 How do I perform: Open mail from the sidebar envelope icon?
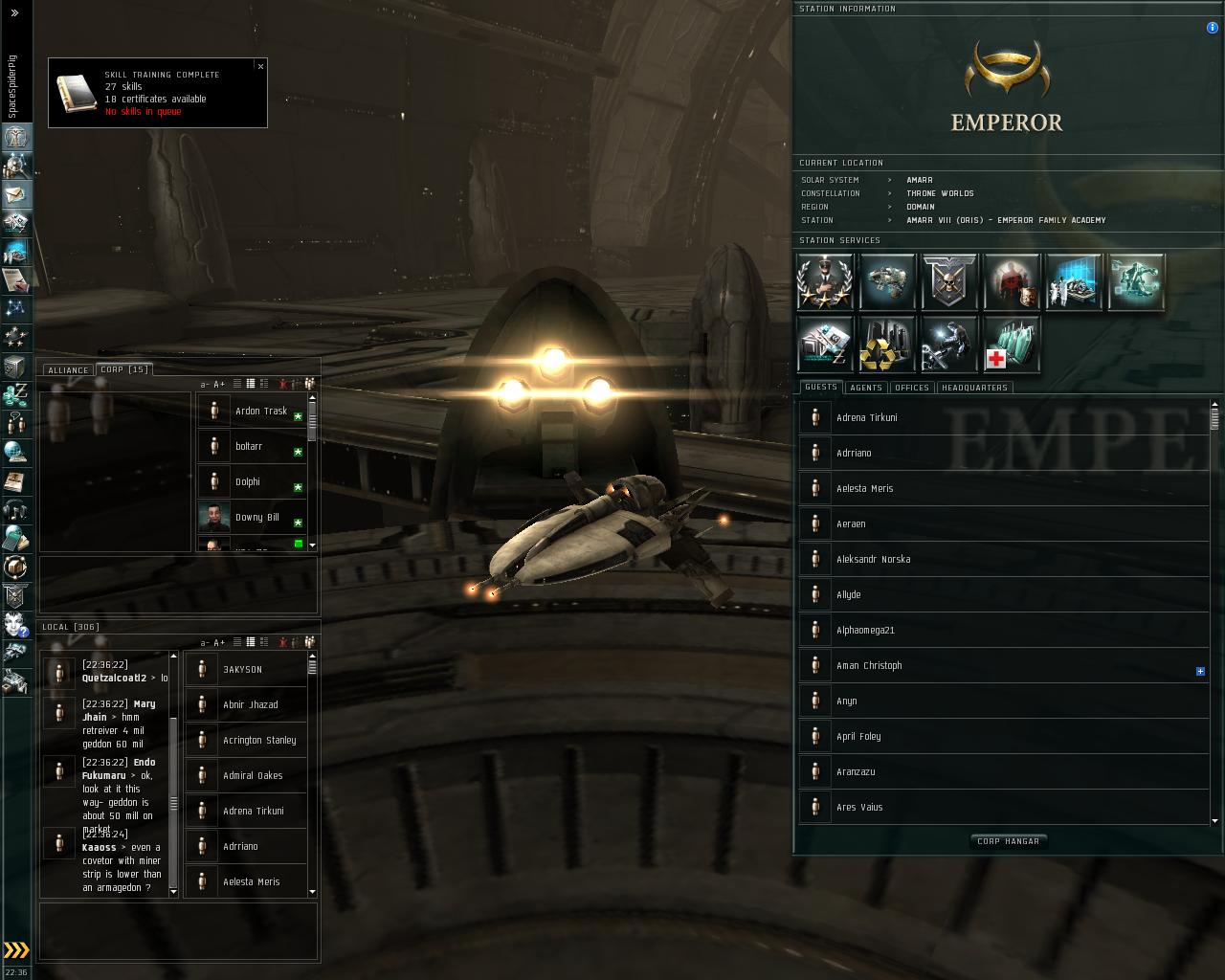coord(16,194)
